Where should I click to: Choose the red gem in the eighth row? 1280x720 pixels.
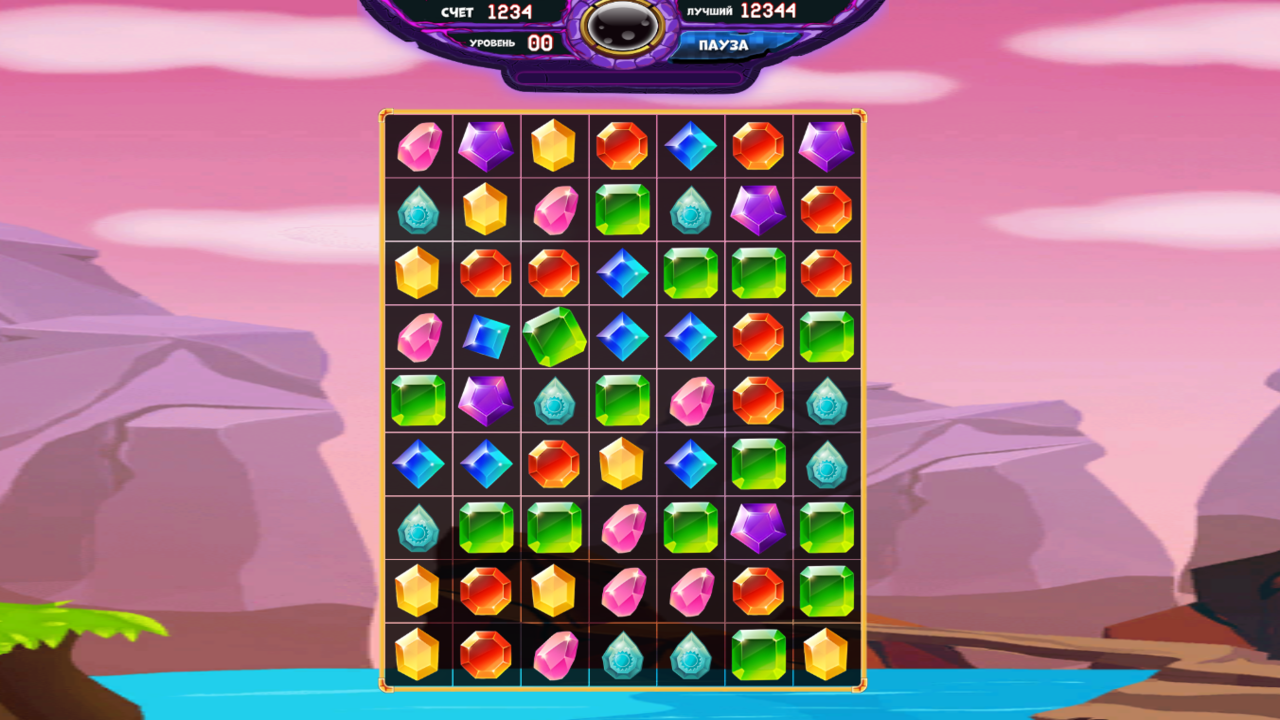tap(486, 590)
